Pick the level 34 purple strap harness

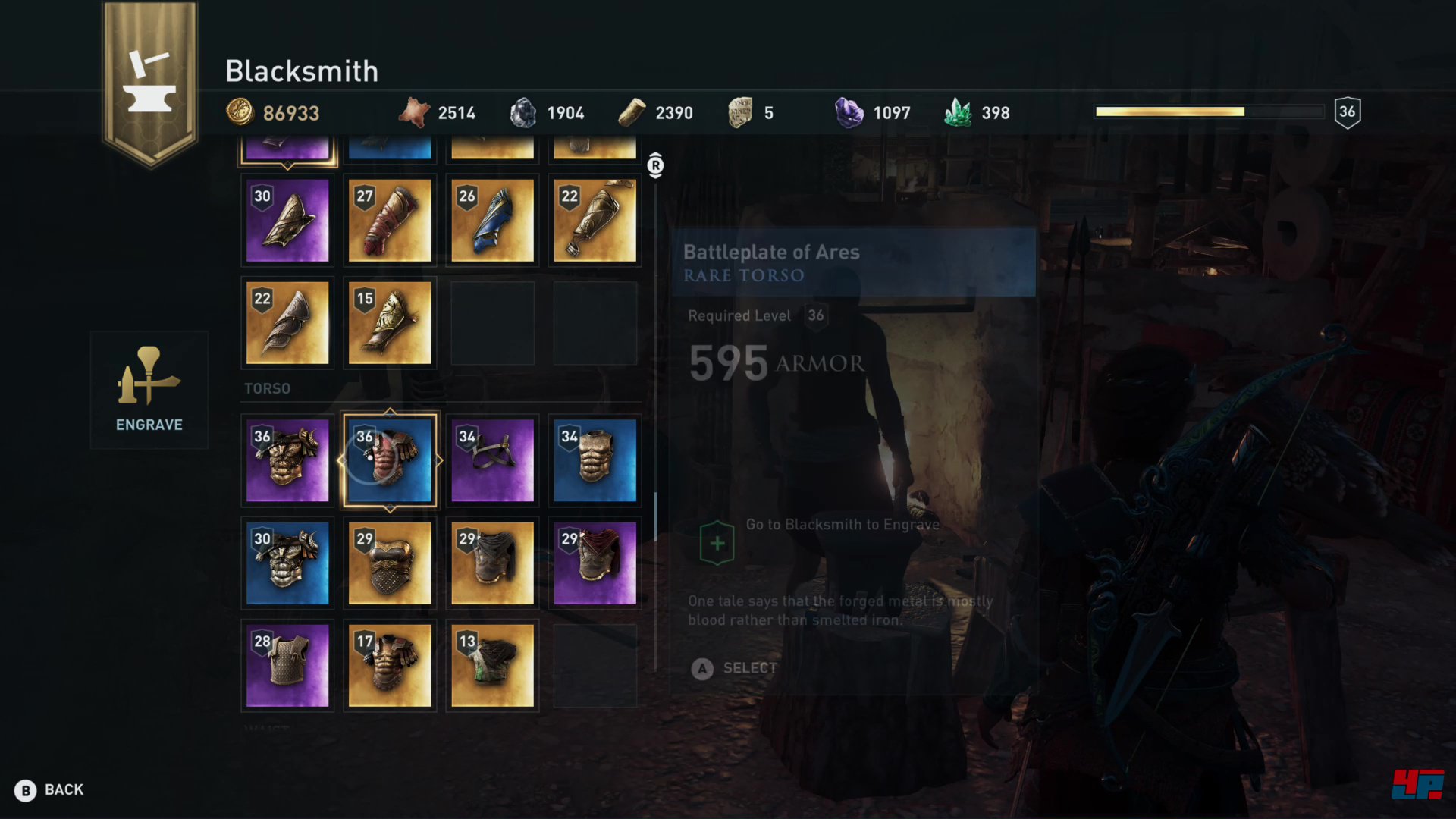pos(492,461)
